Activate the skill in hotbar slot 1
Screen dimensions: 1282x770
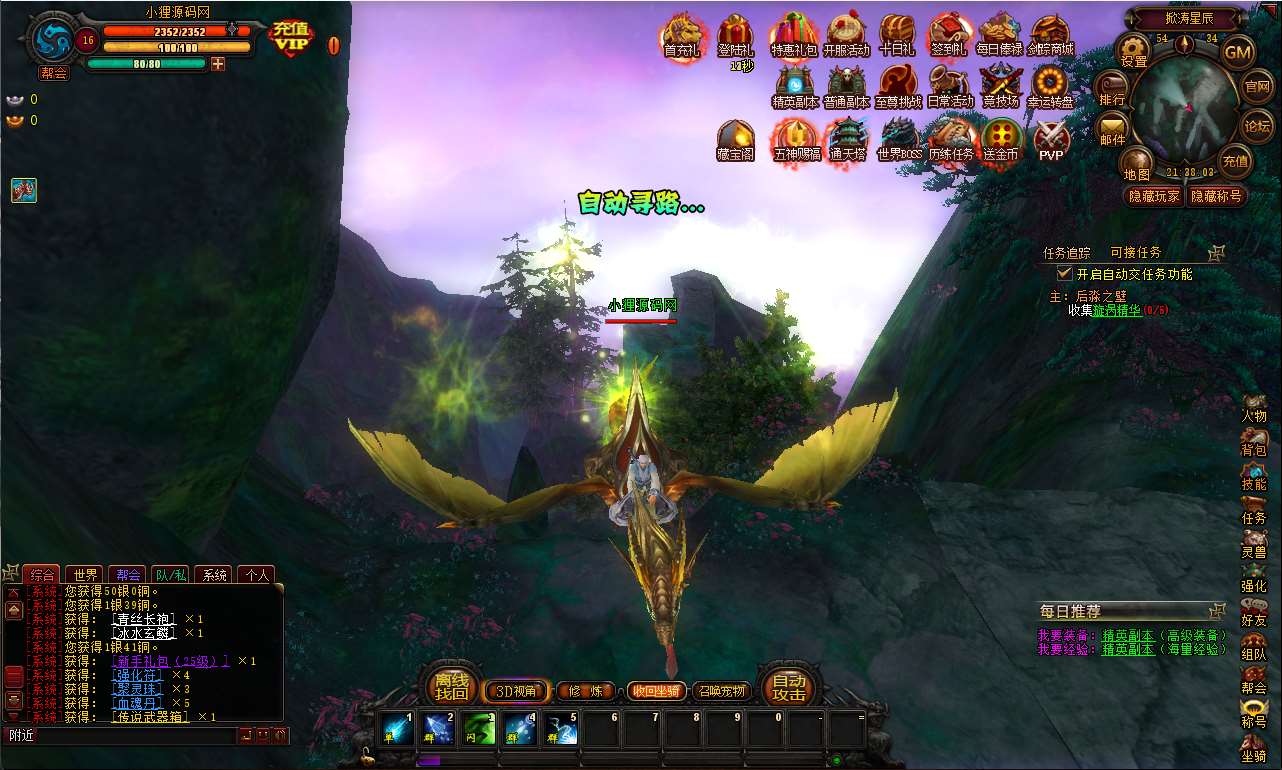[397, 730]
